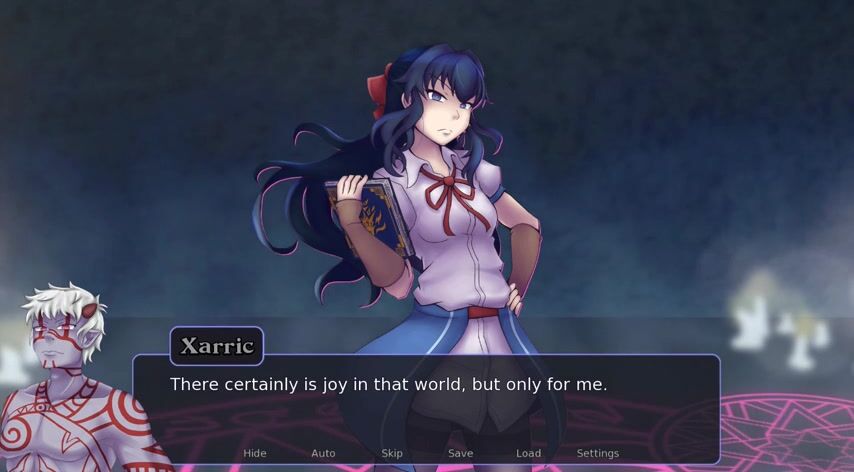Screen dimensions: 854x472
Task: Advance Xarric's dialogue line
Action: (426, 400)
